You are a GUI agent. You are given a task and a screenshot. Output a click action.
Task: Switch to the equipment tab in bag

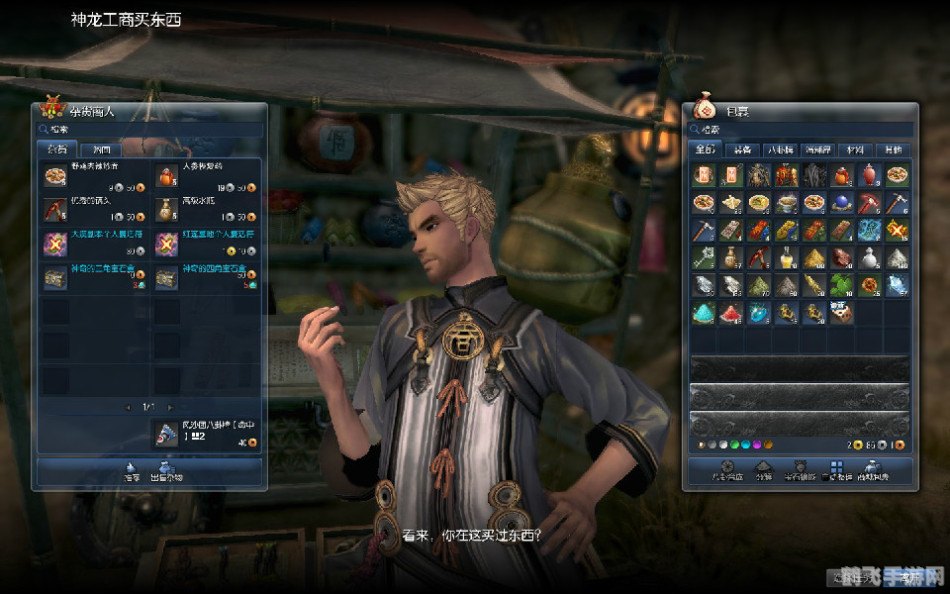click(x=742, y=150)
